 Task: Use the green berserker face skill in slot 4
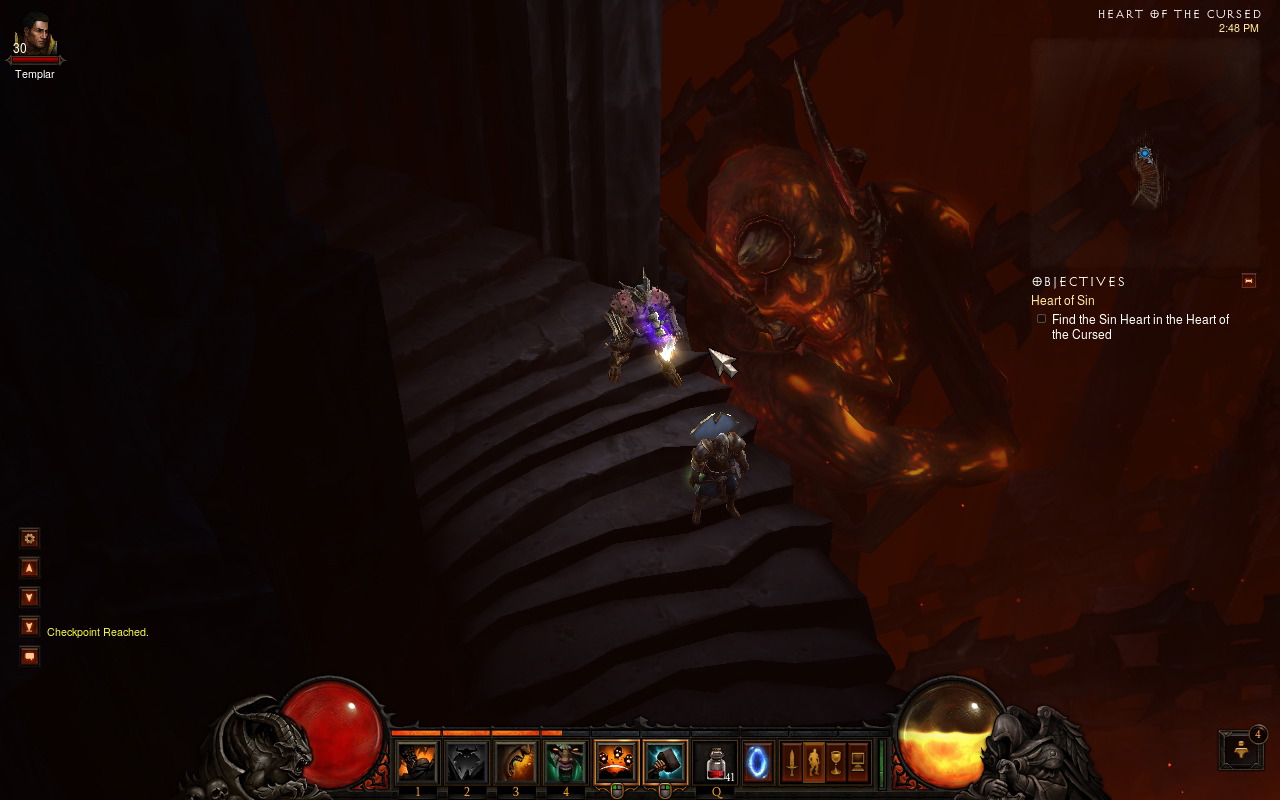coord(564,763)
